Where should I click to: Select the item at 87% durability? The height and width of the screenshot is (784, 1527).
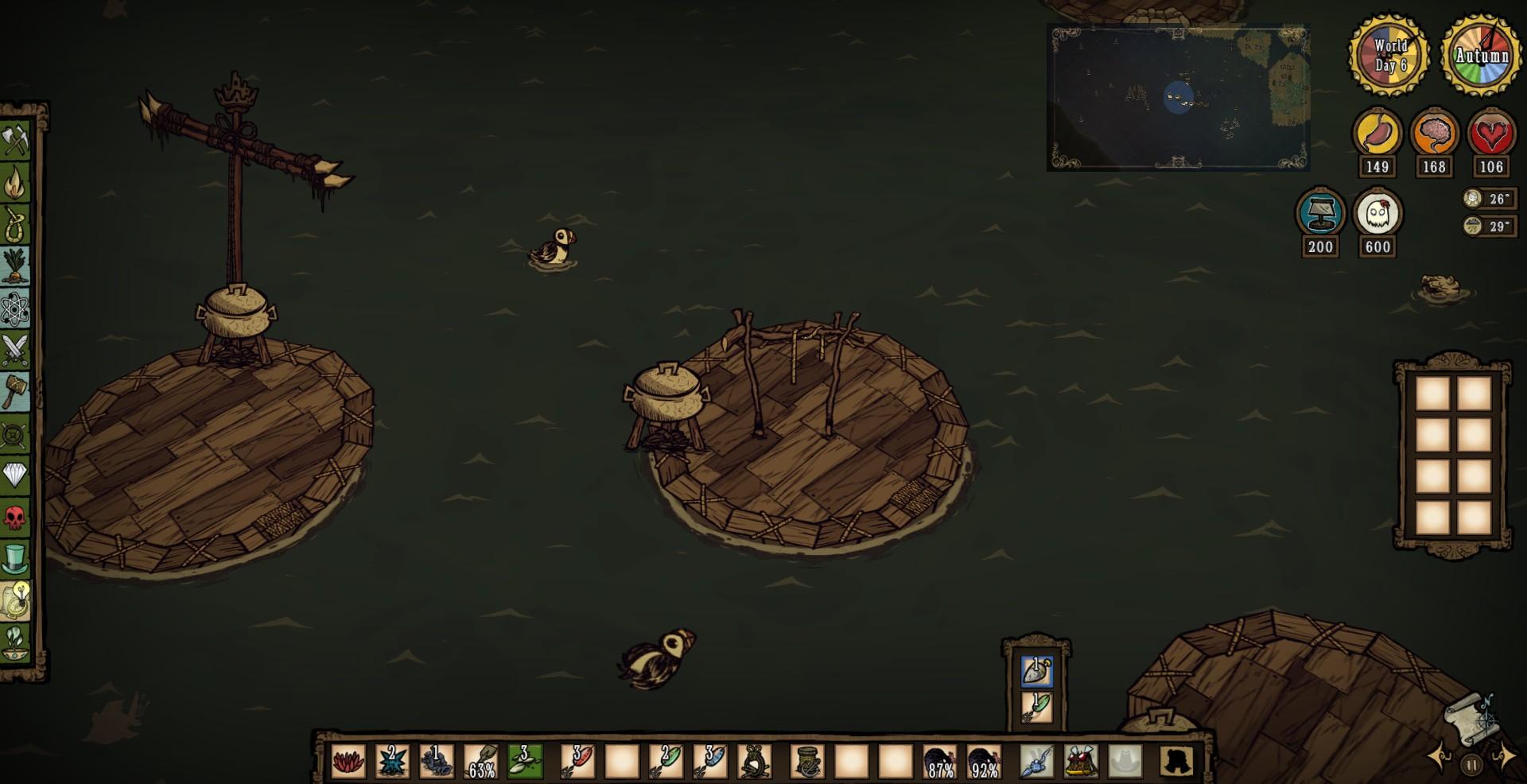click(939, 762)
